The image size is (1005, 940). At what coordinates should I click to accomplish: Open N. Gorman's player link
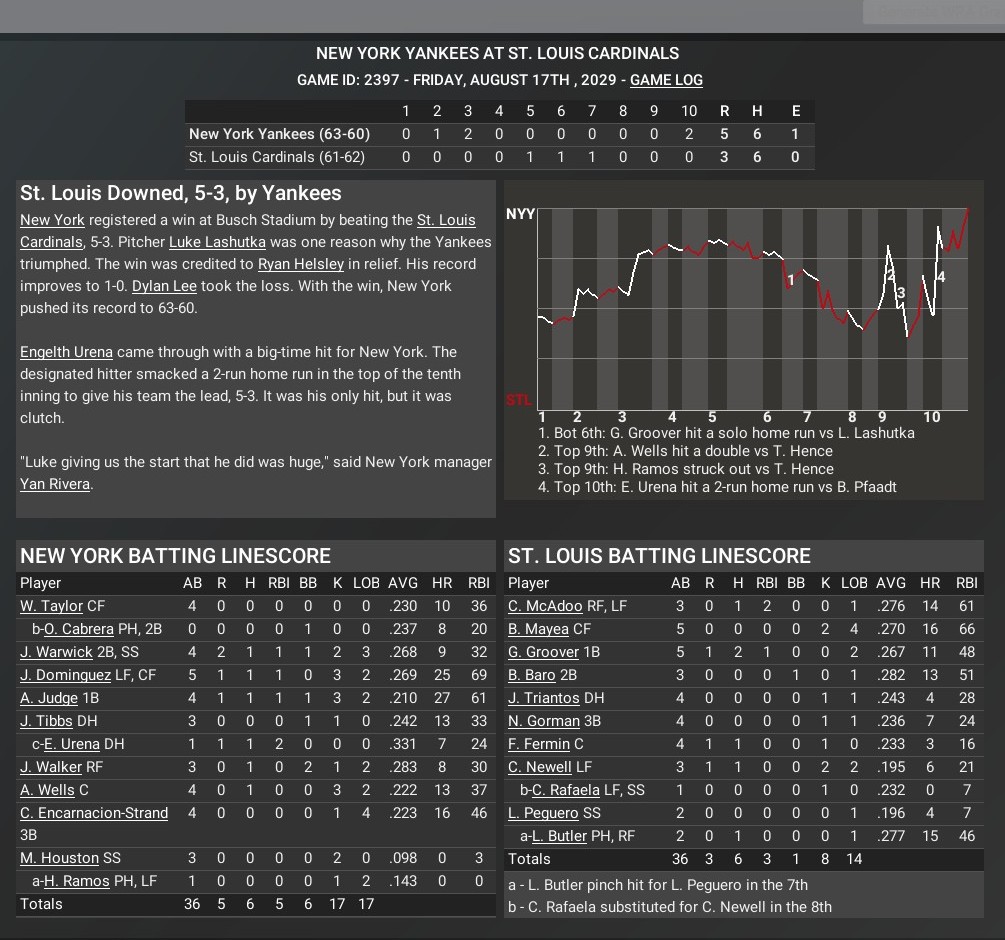(x=544, y=721)
